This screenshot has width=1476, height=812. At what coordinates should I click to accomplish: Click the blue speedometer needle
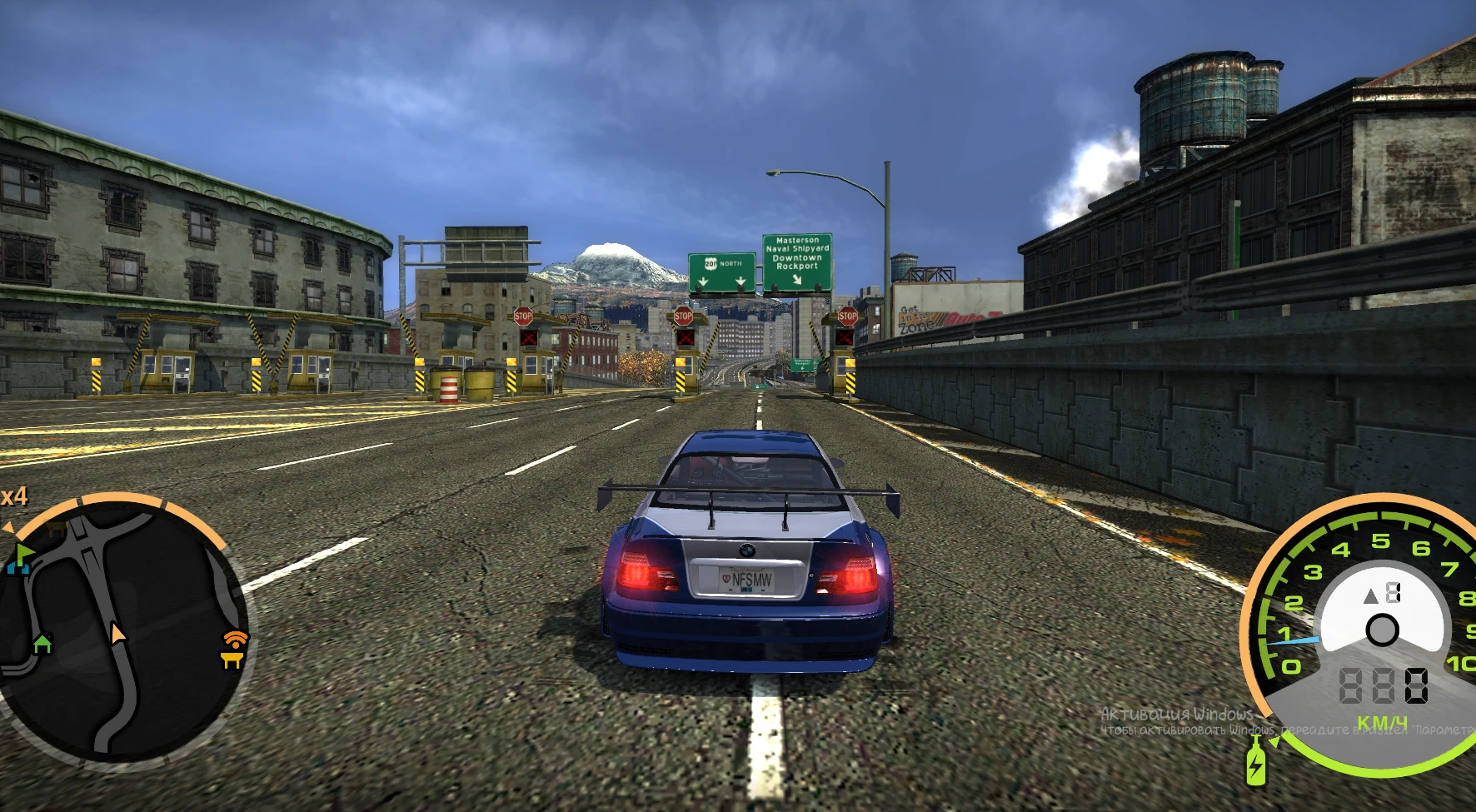pyautogui.click(x=1292, y=640)
